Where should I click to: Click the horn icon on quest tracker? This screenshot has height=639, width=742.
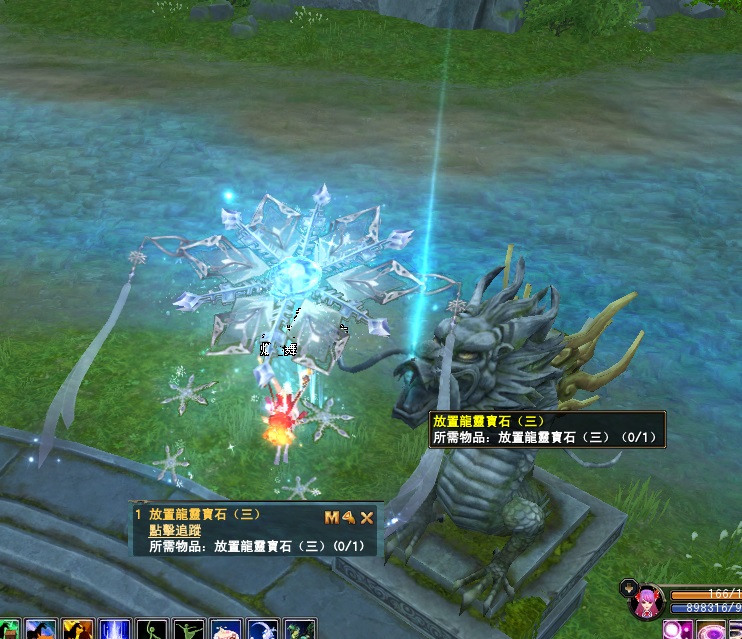(349, 517)
